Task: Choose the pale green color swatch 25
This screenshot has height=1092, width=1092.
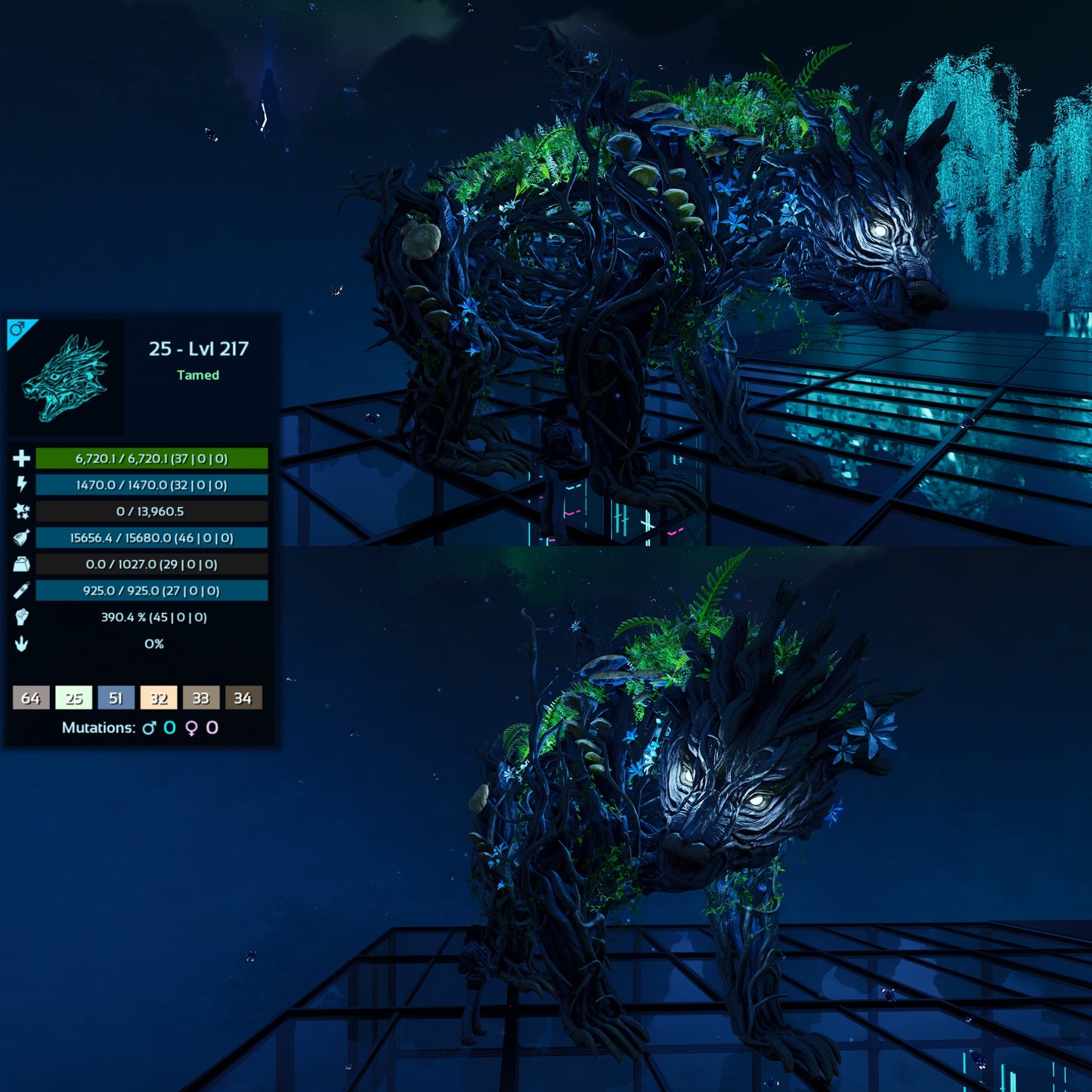Action: (73, 698)
